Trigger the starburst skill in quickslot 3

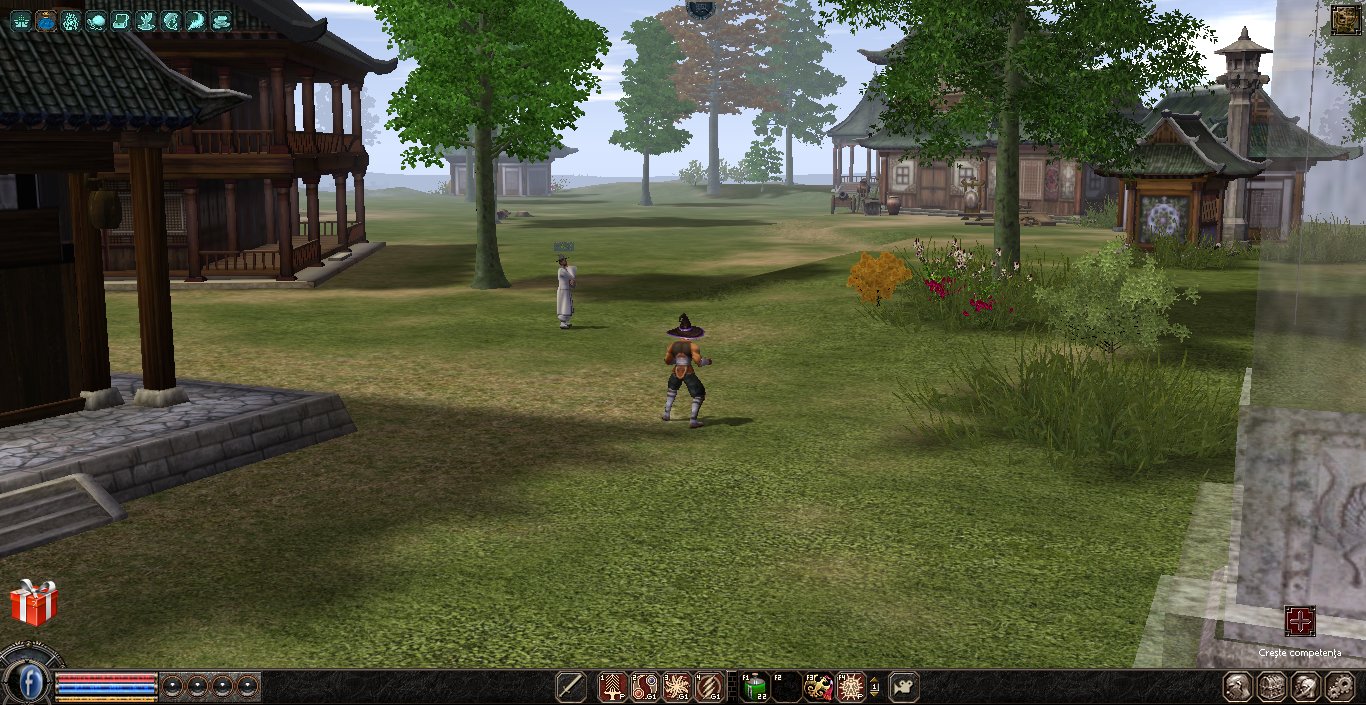(677, 687)
